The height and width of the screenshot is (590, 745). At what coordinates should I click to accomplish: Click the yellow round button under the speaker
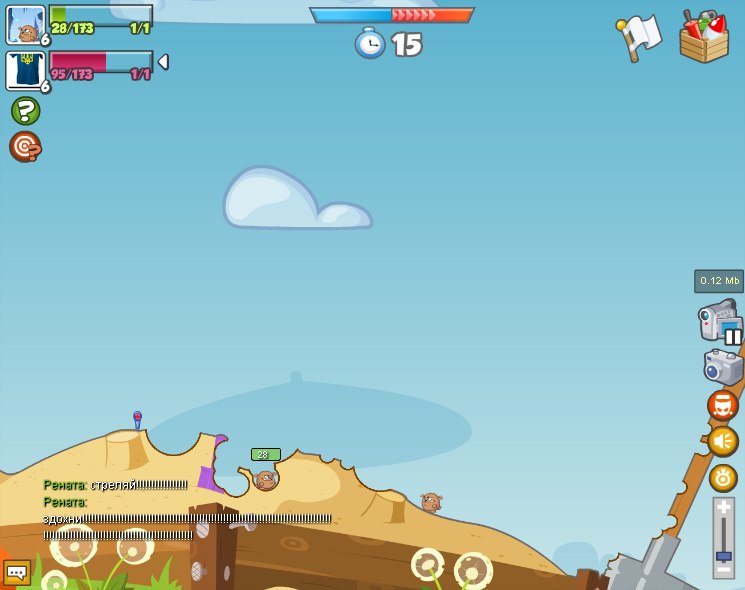(723, 477)
